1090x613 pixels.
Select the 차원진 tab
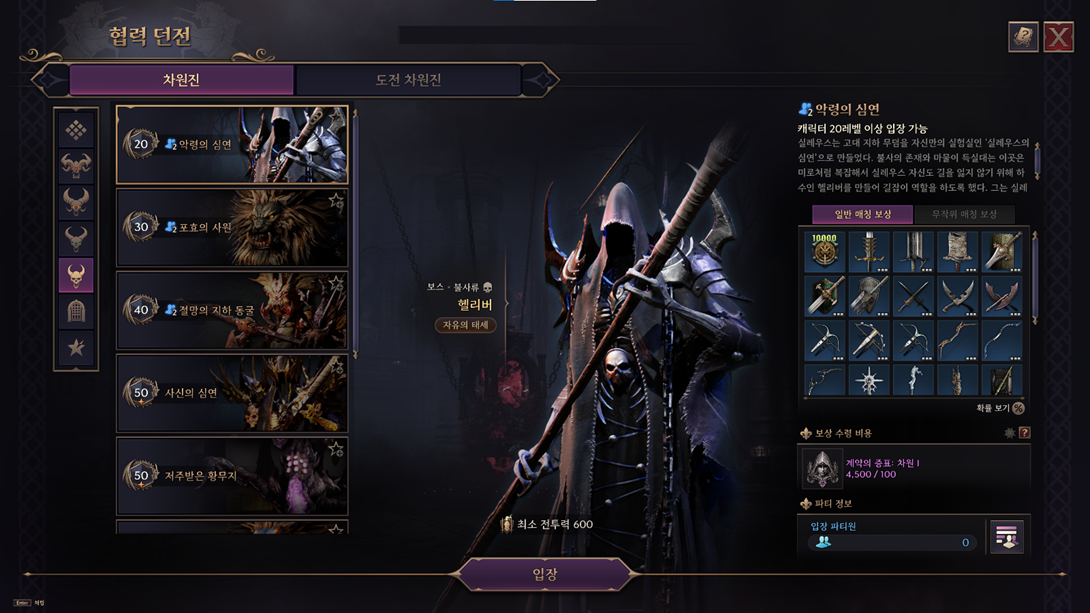coord(181,80)
